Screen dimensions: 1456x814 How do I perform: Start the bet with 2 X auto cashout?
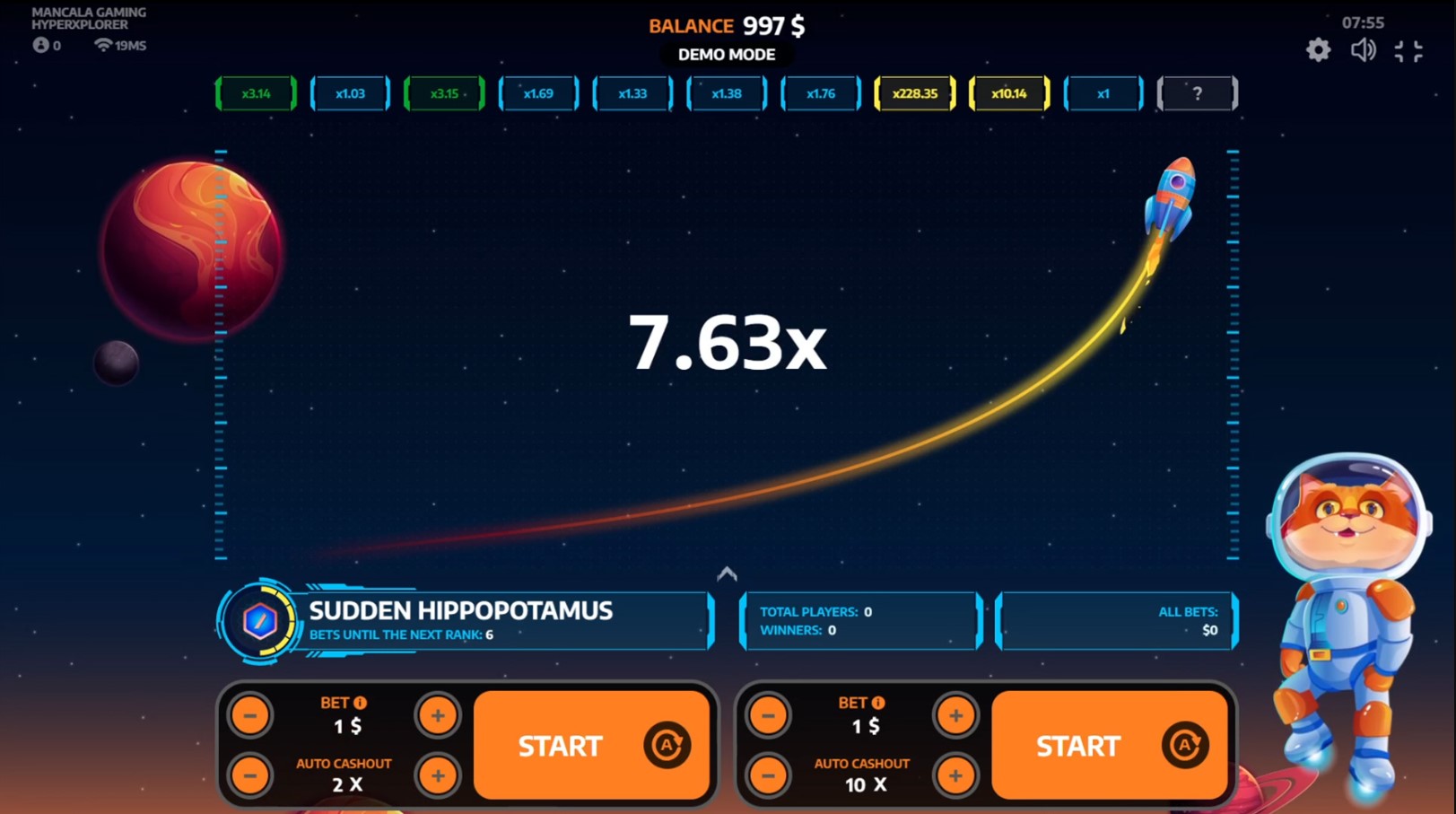[559, 746]
